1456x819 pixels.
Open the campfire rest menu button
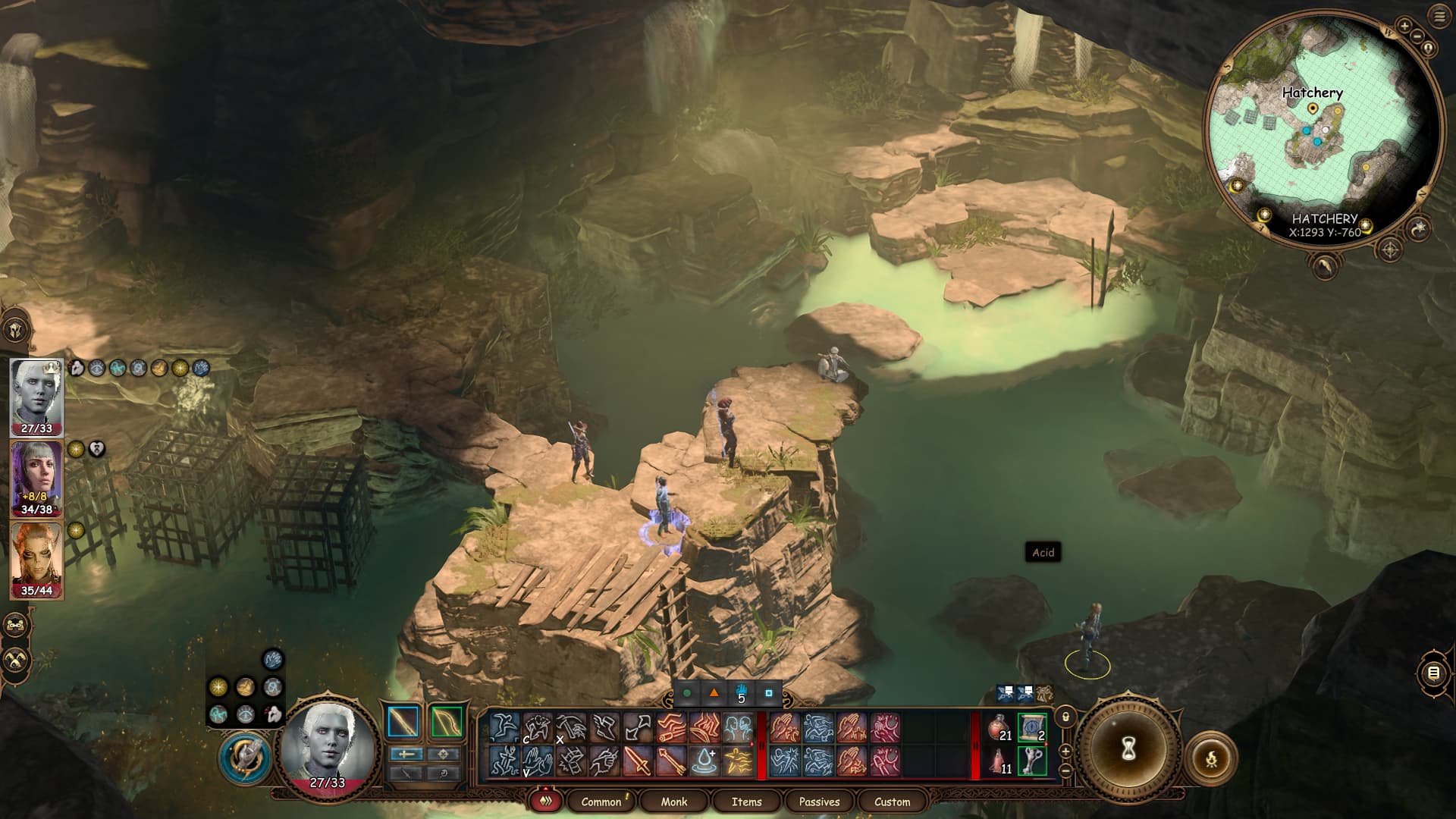pos(1211,758)
